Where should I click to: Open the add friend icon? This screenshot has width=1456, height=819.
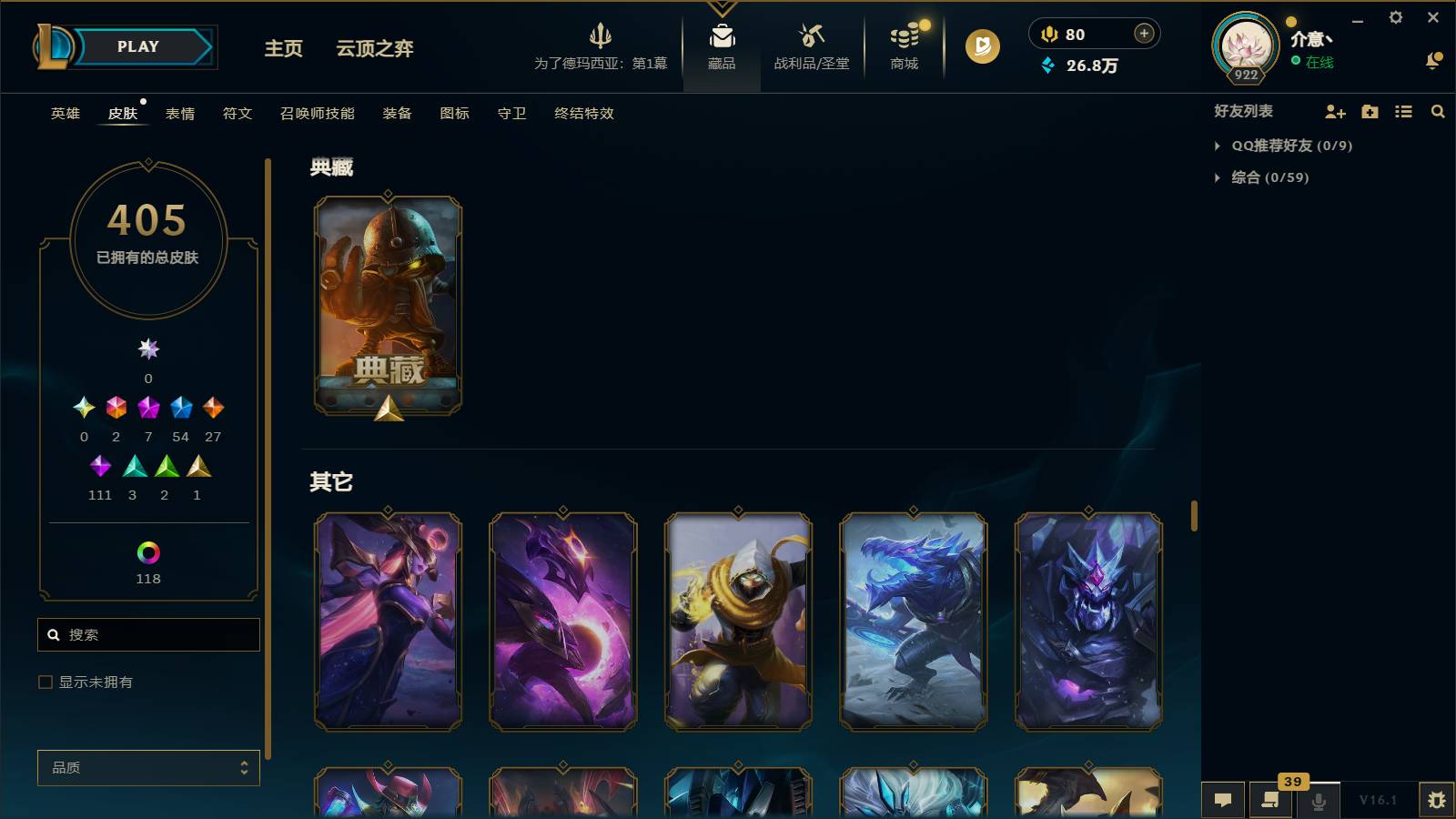click(1334, 112)
